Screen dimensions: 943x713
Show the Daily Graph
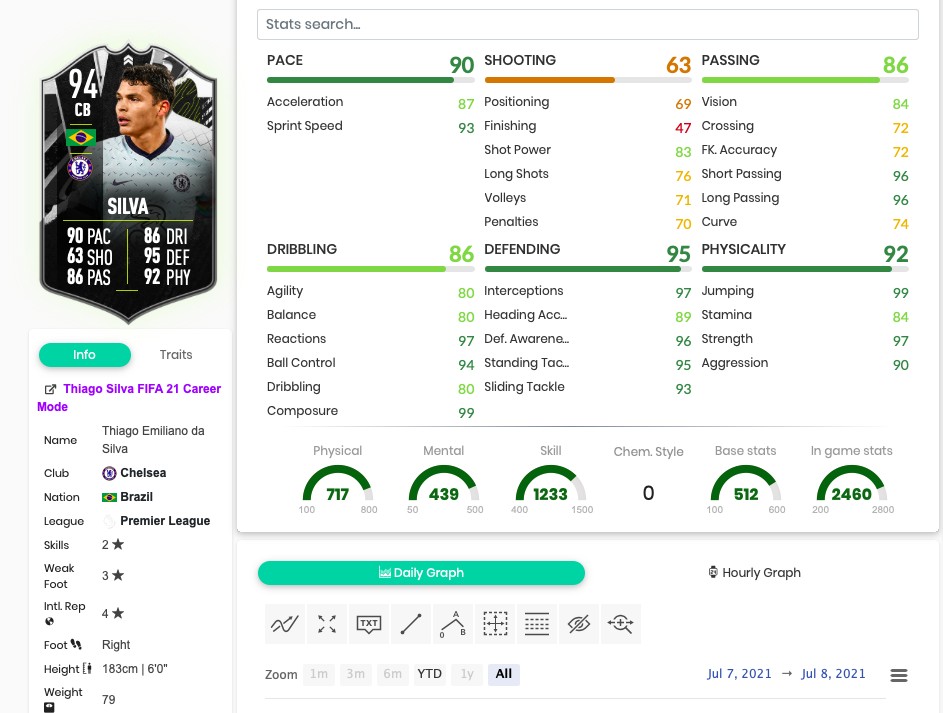[x=421, y=573]
